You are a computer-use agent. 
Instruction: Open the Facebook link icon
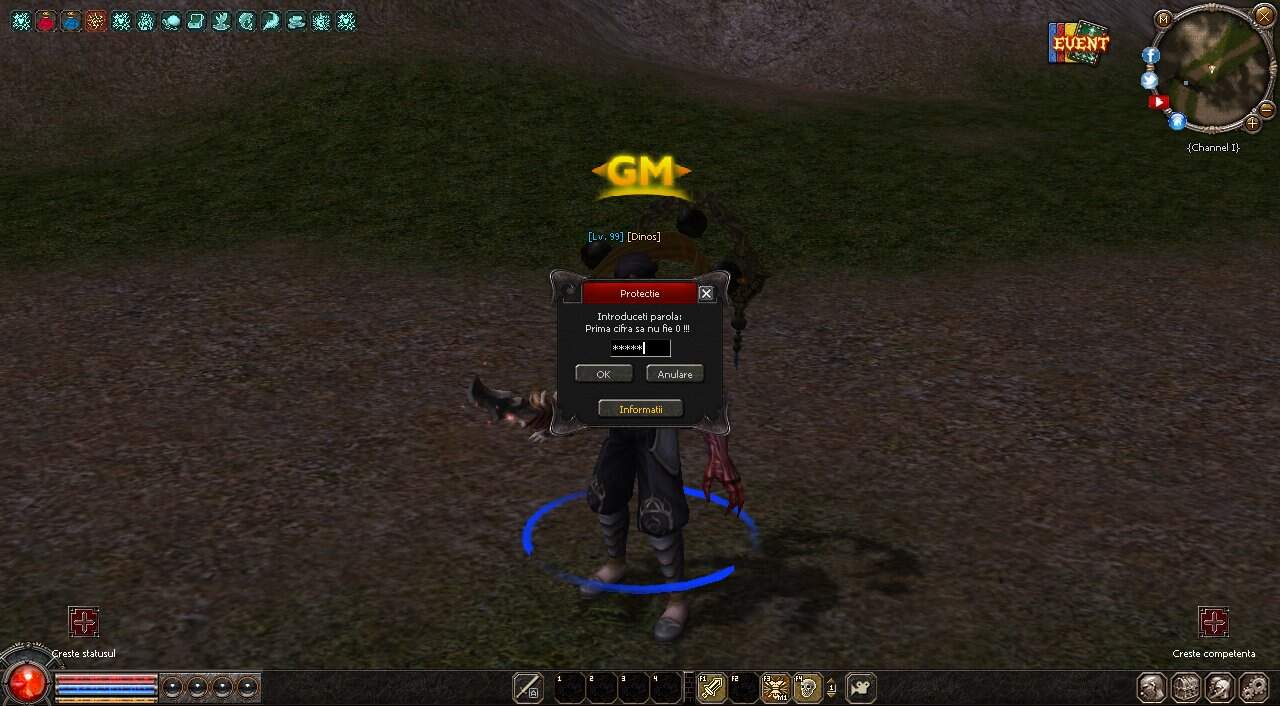point(1151,56)
